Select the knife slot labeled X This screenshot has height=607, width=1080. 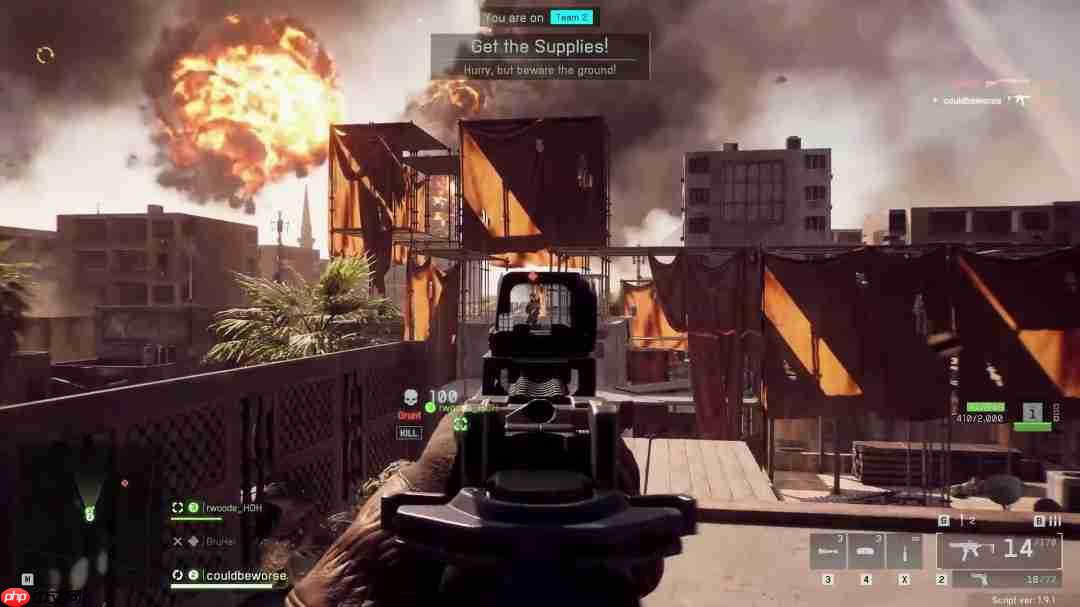[x=904, y=552]
